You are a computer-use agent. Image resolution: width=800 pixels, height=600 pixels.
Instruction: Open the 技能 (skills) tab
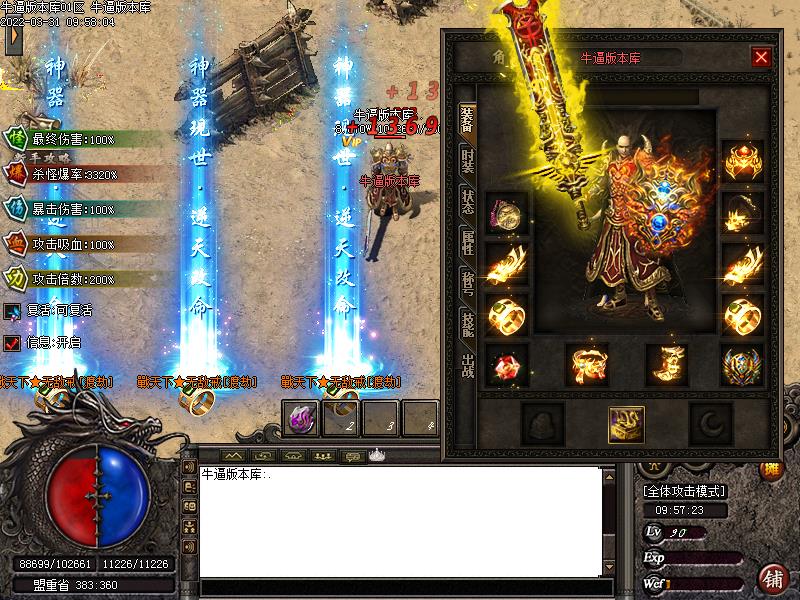pyautogui.click(x=467, y=325)
